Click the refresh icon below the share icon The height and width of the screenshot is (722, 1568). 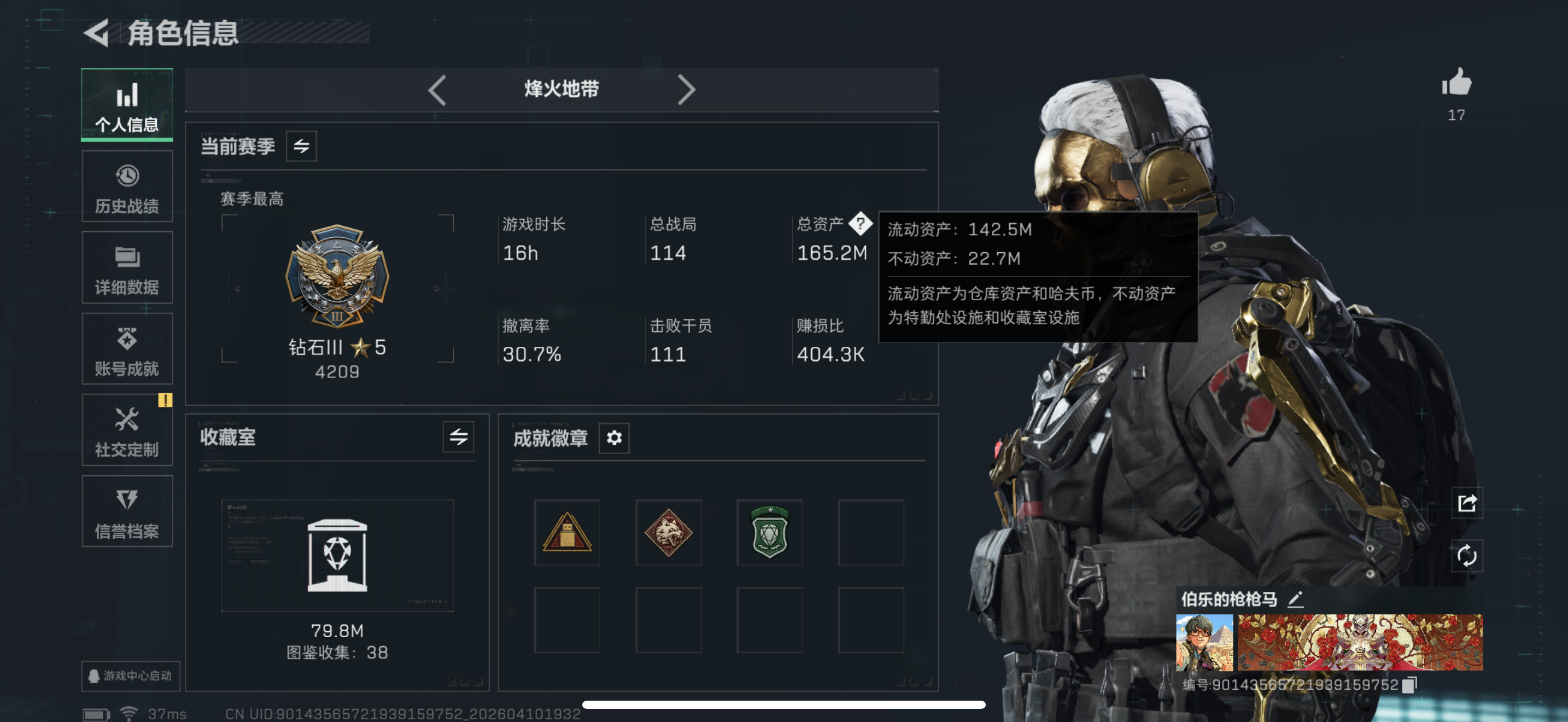click(x=1467, y=556)
